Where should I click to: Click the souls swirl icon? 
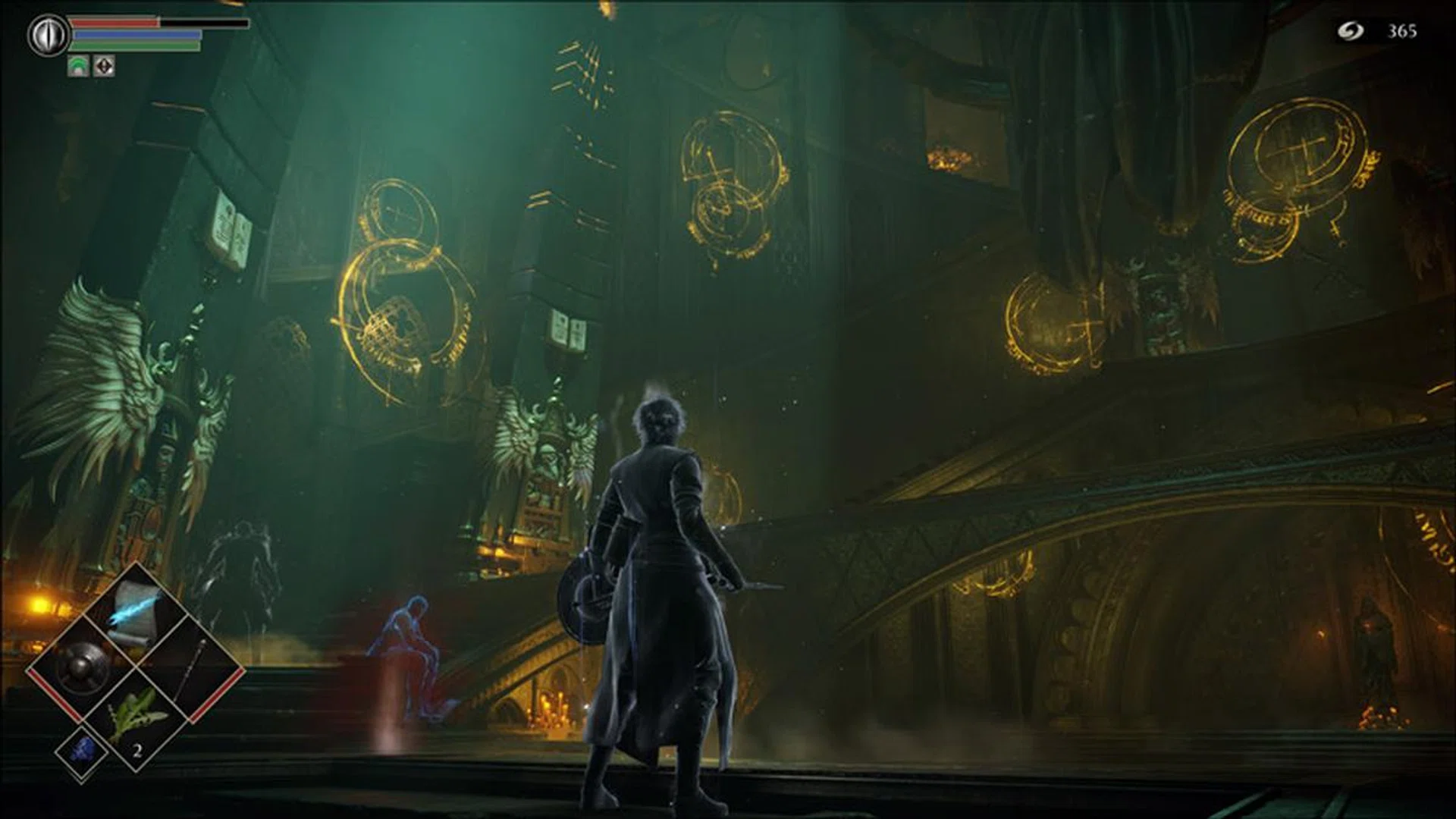(x=1350, y=31)
